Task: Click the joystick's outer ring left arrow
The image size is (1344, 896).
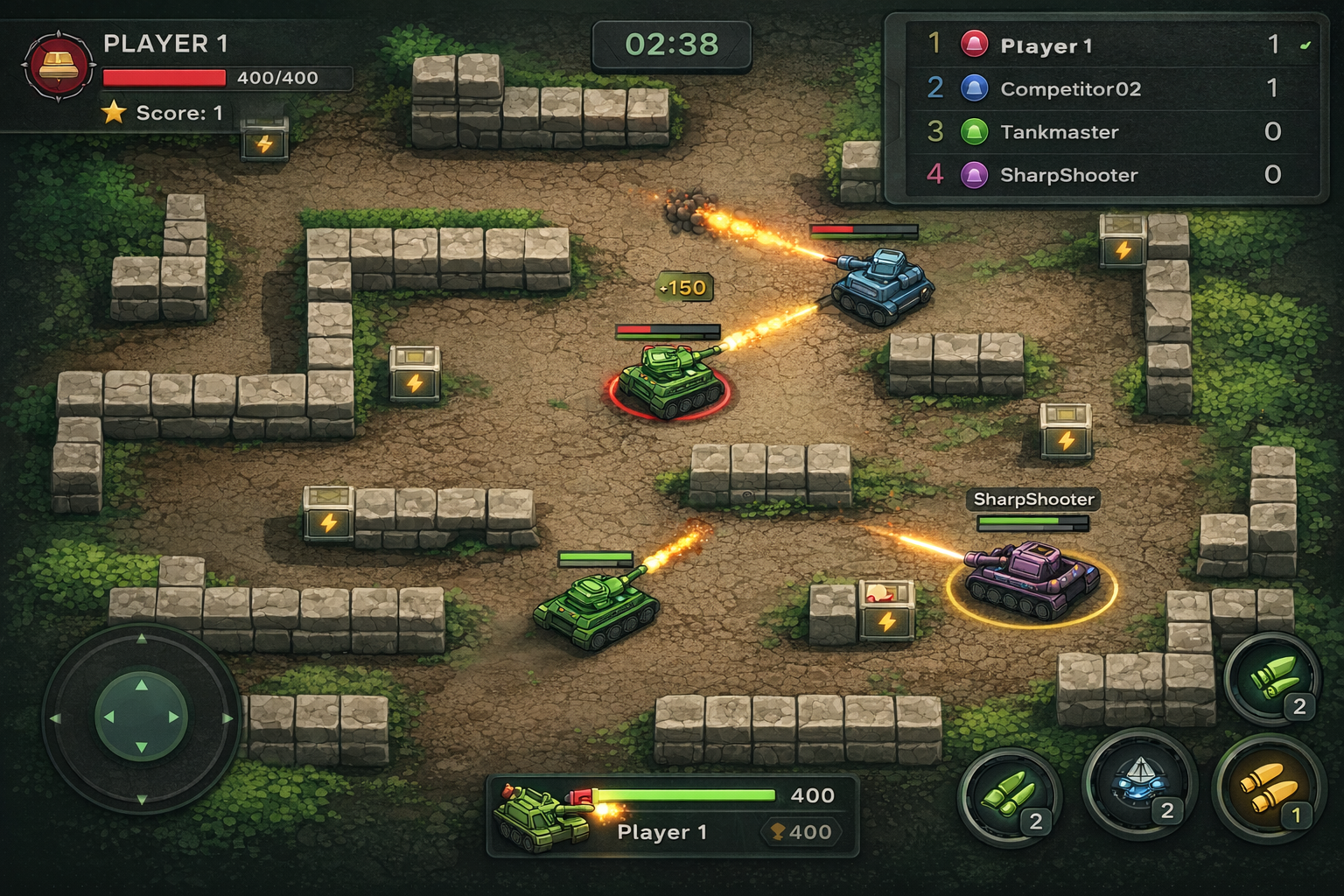Action: [x=55, y=718]
